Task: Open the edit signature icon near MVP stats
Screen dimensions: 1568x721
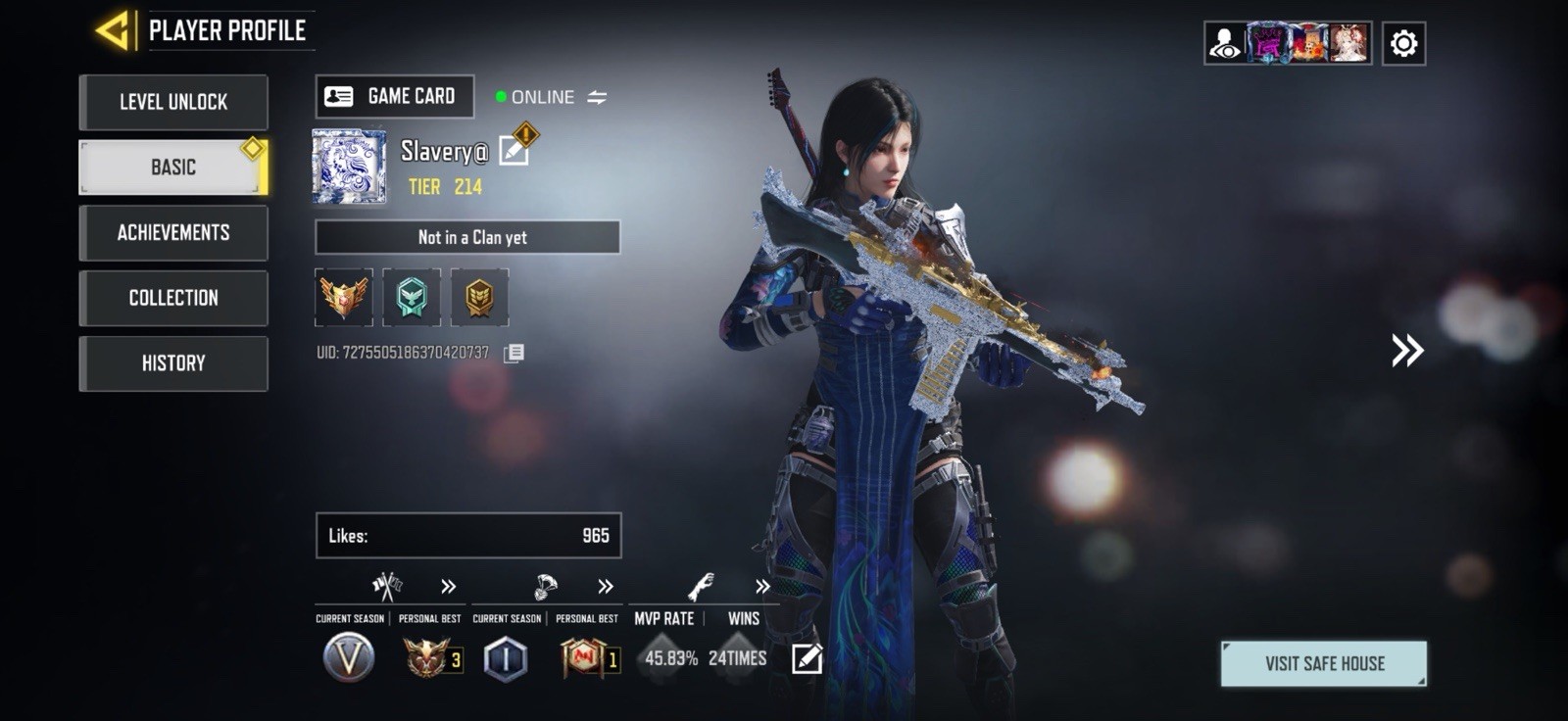Action: (x=806, y=659)
